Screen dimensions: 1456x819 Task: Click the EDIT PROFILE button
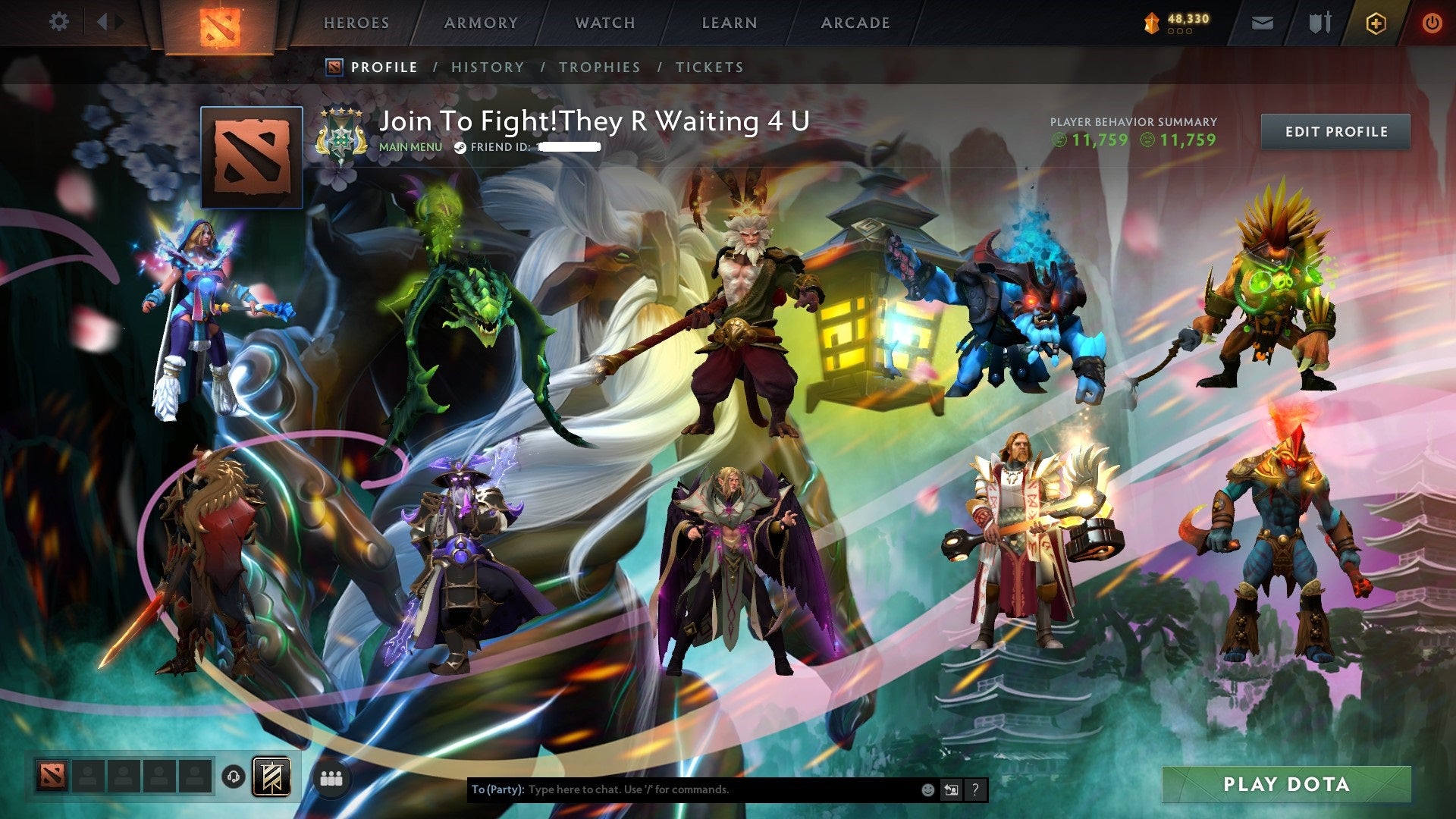pyautogui.click(x=1335, y=131)
